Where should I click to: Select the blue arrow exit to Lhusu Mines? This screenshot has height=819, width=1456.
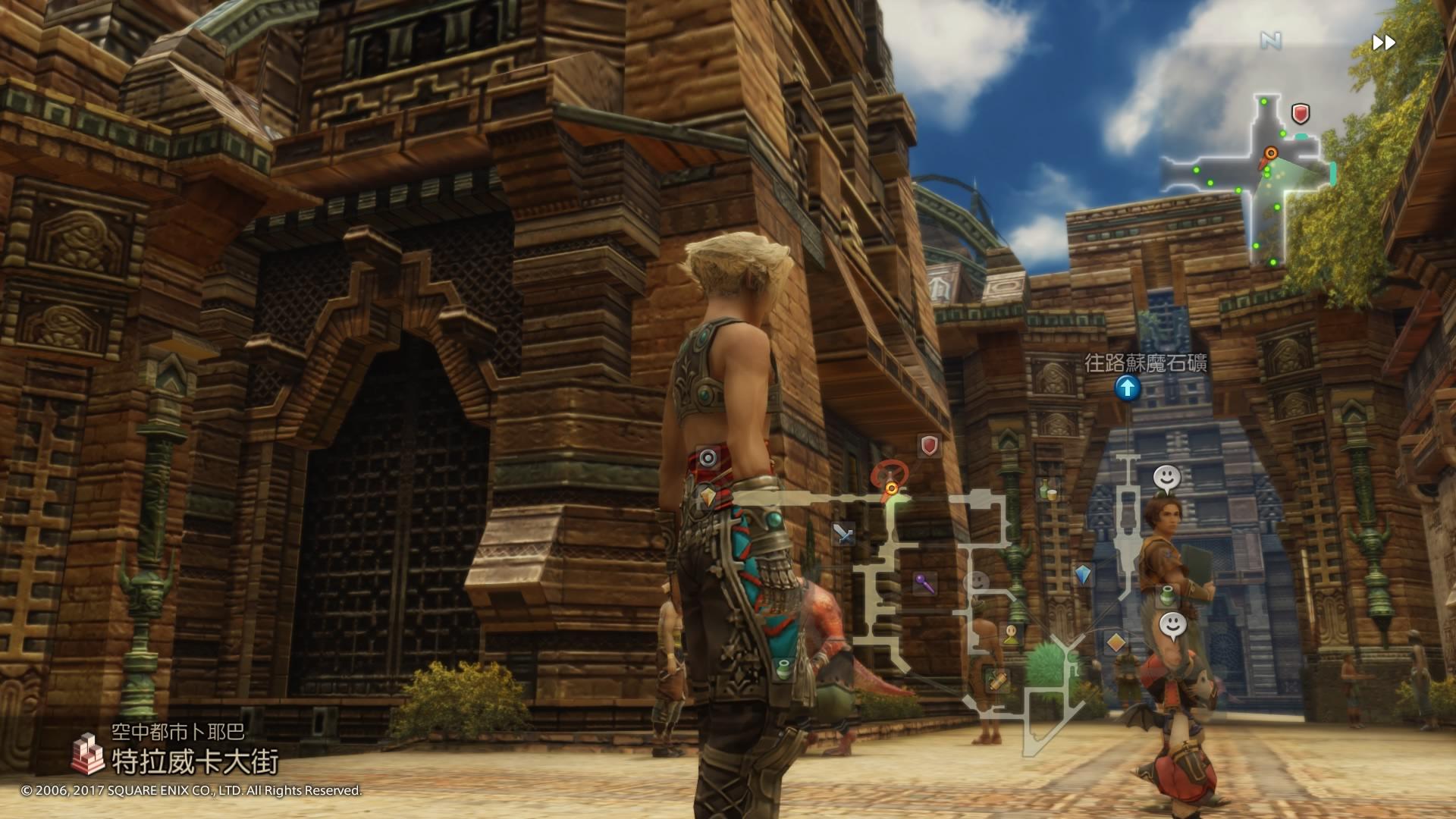[x=1128, y=388]
